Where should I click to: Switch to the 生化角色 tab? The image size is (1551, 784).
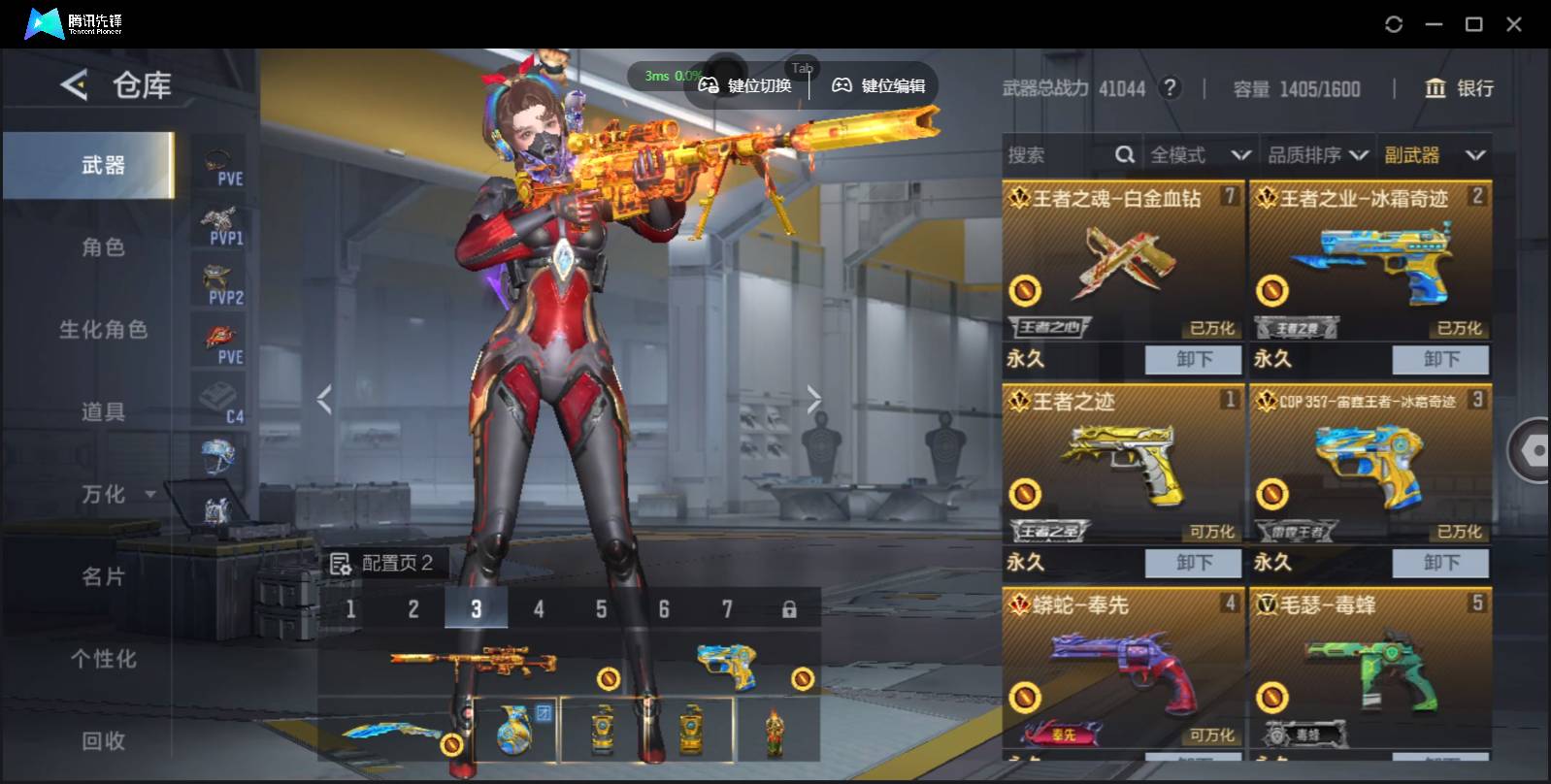103,330
